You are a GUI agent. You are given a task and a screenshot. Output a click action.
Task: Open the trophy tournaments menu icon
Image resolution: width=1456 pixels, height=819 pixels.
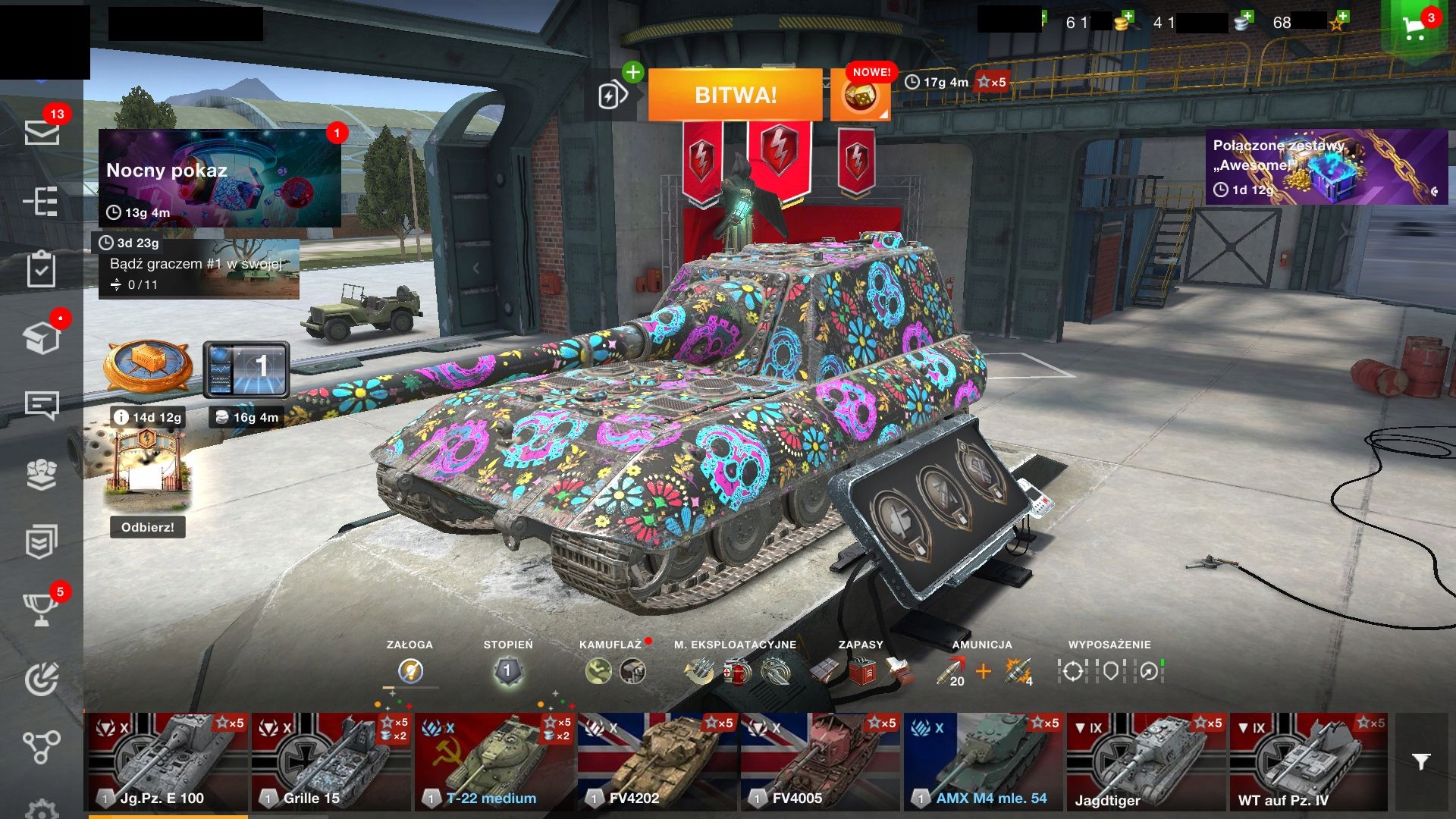pyautogui.click(x=42, y=608)
